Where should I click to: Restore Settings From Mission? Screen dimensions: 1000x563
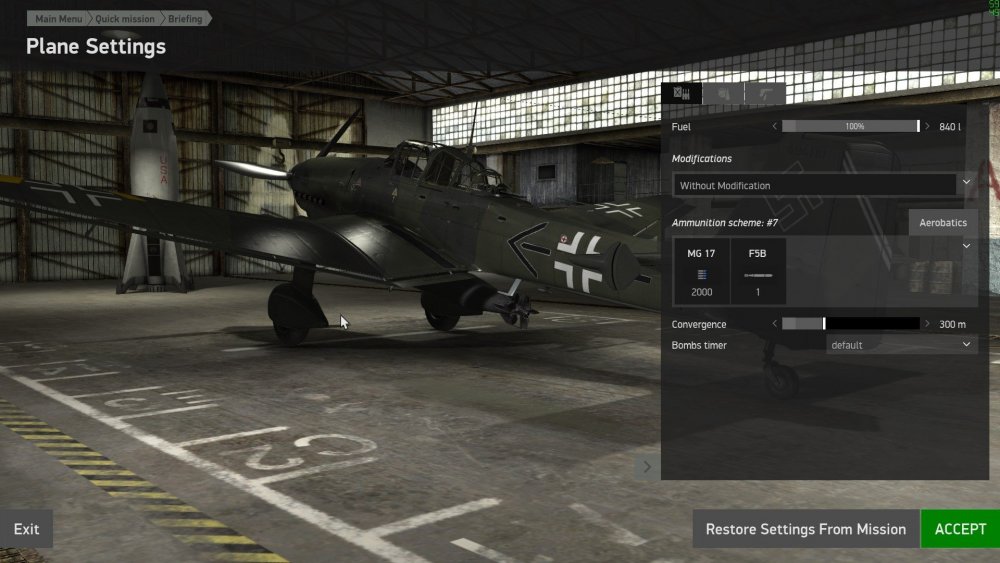point(805,529)
